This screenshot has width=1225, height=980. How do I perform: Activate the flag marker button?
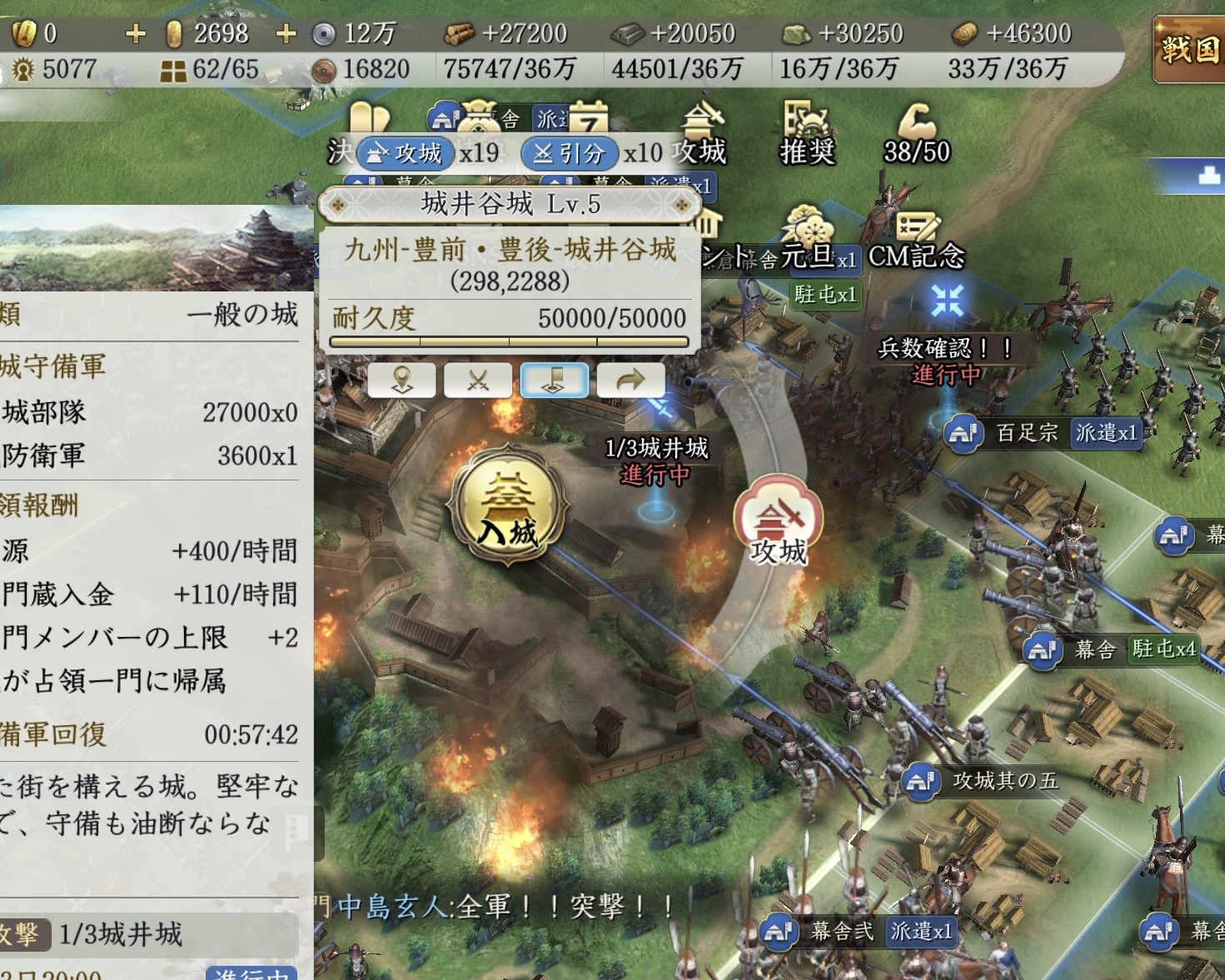click(x=554, y=381)
